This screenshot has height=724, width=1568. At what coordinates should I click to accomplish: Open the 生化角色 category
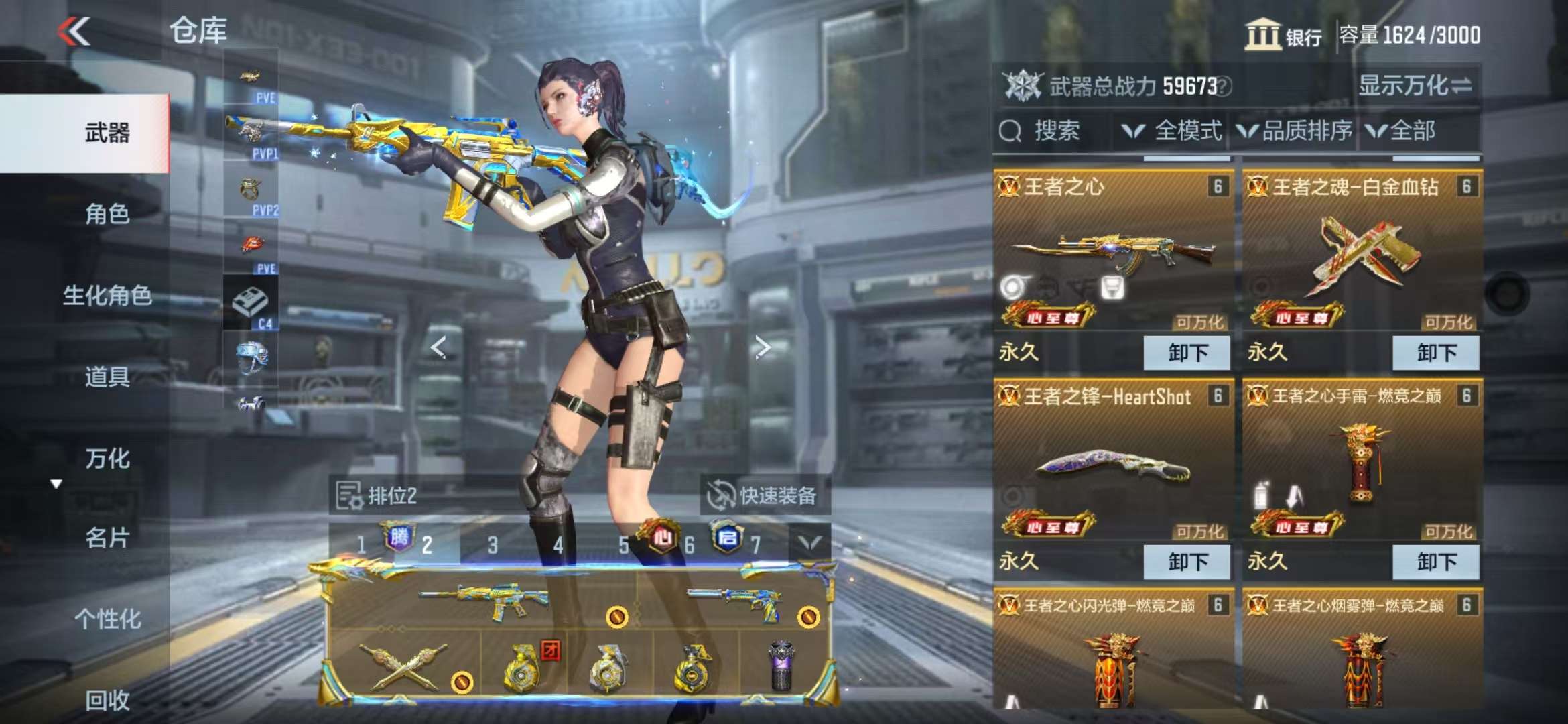[107, 295]
